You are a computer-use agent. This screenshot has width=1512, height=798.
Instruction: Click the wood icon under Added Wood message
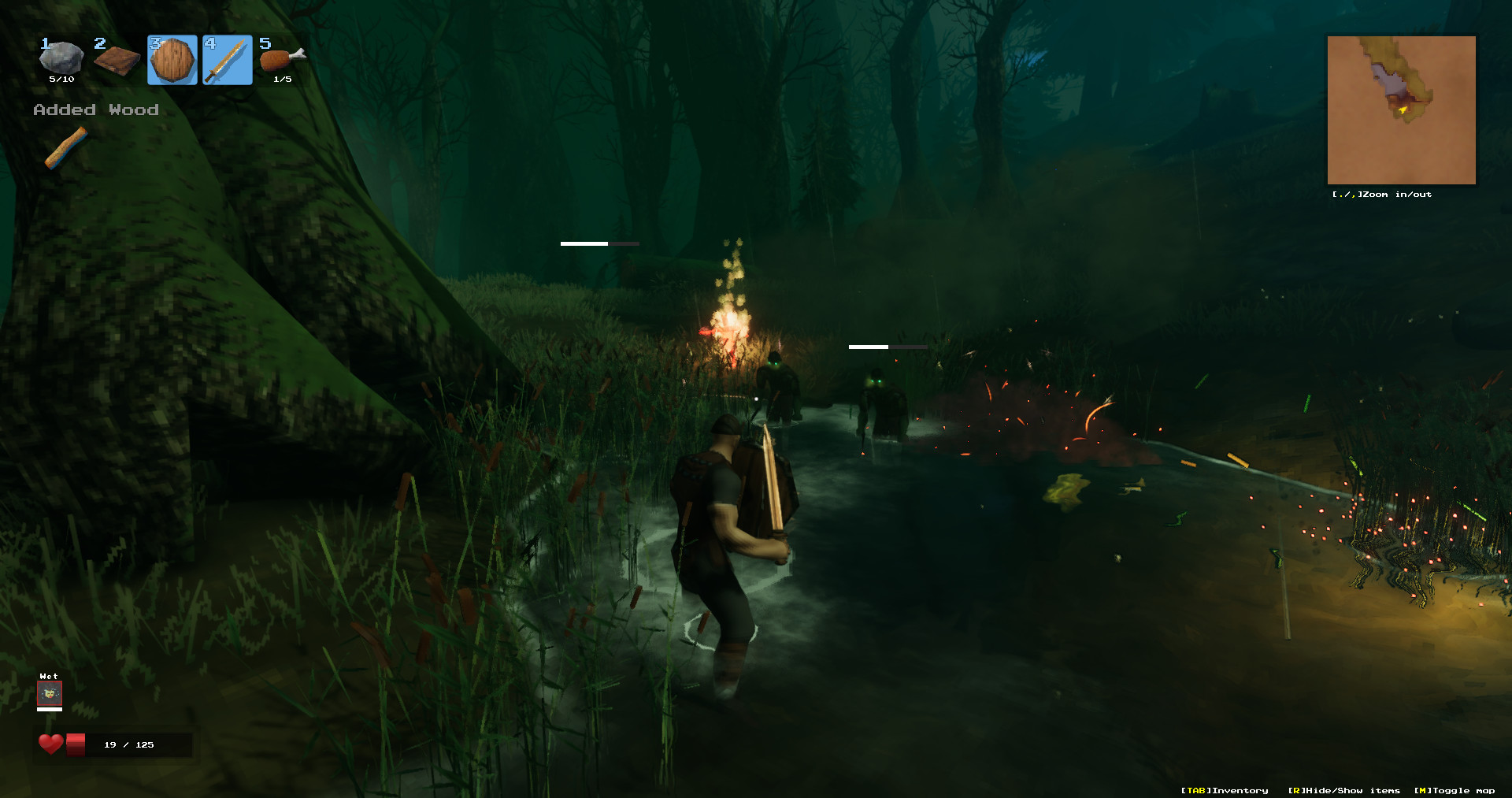pyautogui.click(x=66, y=148)
